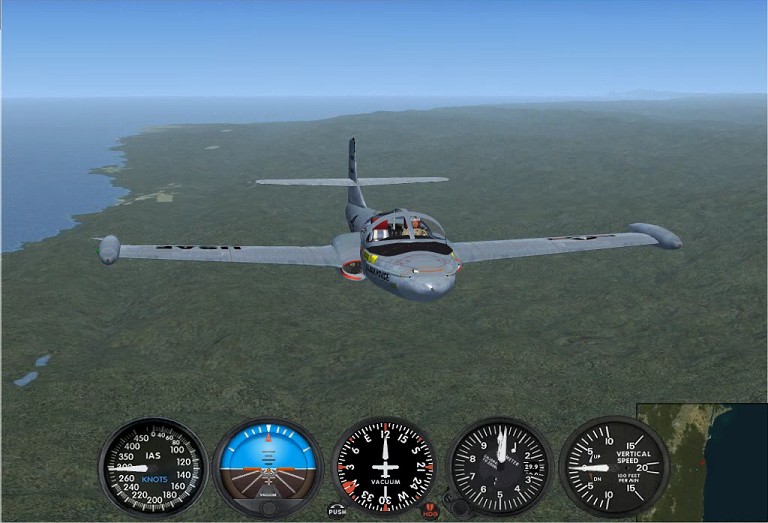The height and width of the screenshot is (523, 768).
Task: Click the vertical speed indicator gauge
Action: pos(614,467)
